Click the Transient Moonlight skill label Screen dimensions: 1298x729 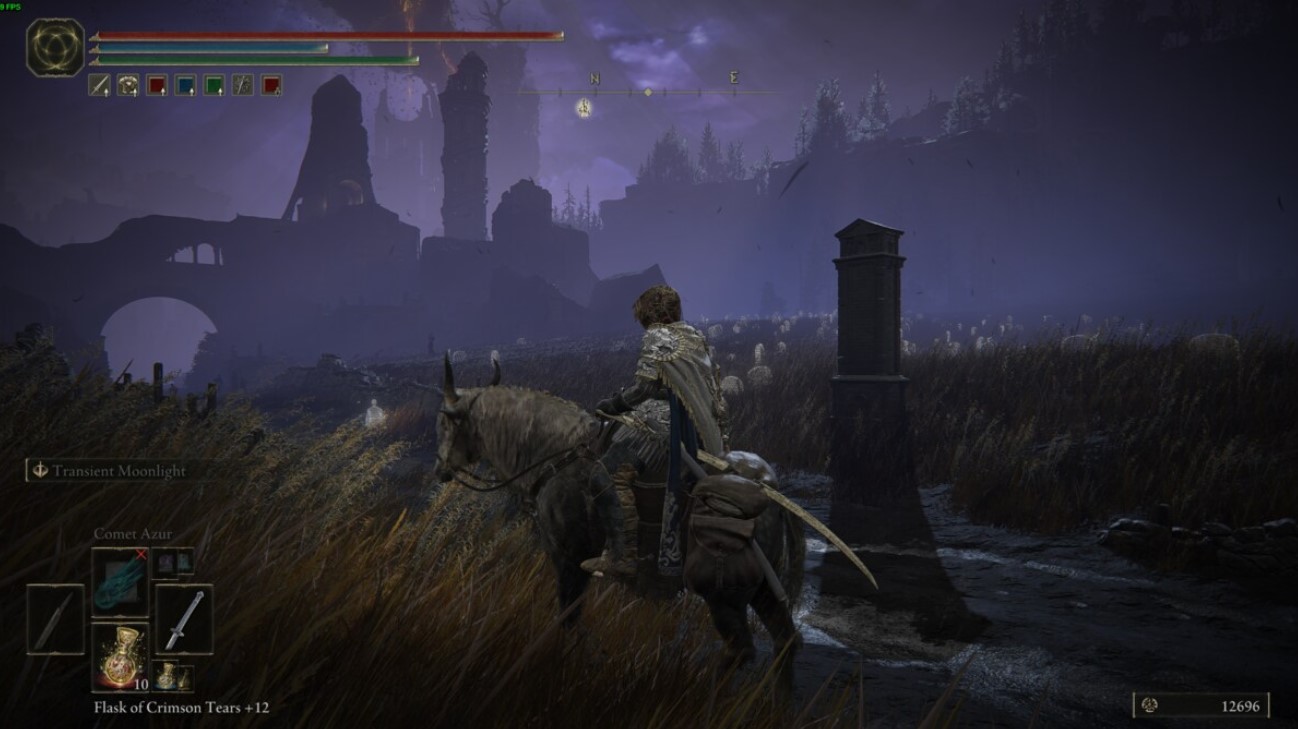click(x=118, y=471)
